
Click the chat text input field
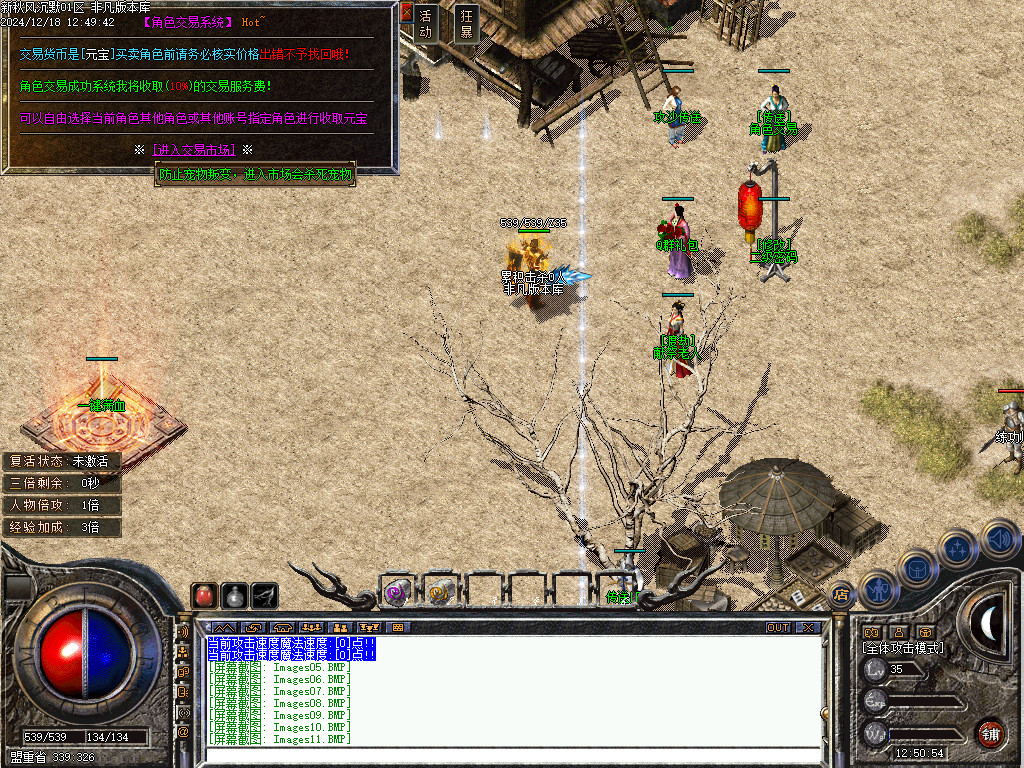[510, 755]
